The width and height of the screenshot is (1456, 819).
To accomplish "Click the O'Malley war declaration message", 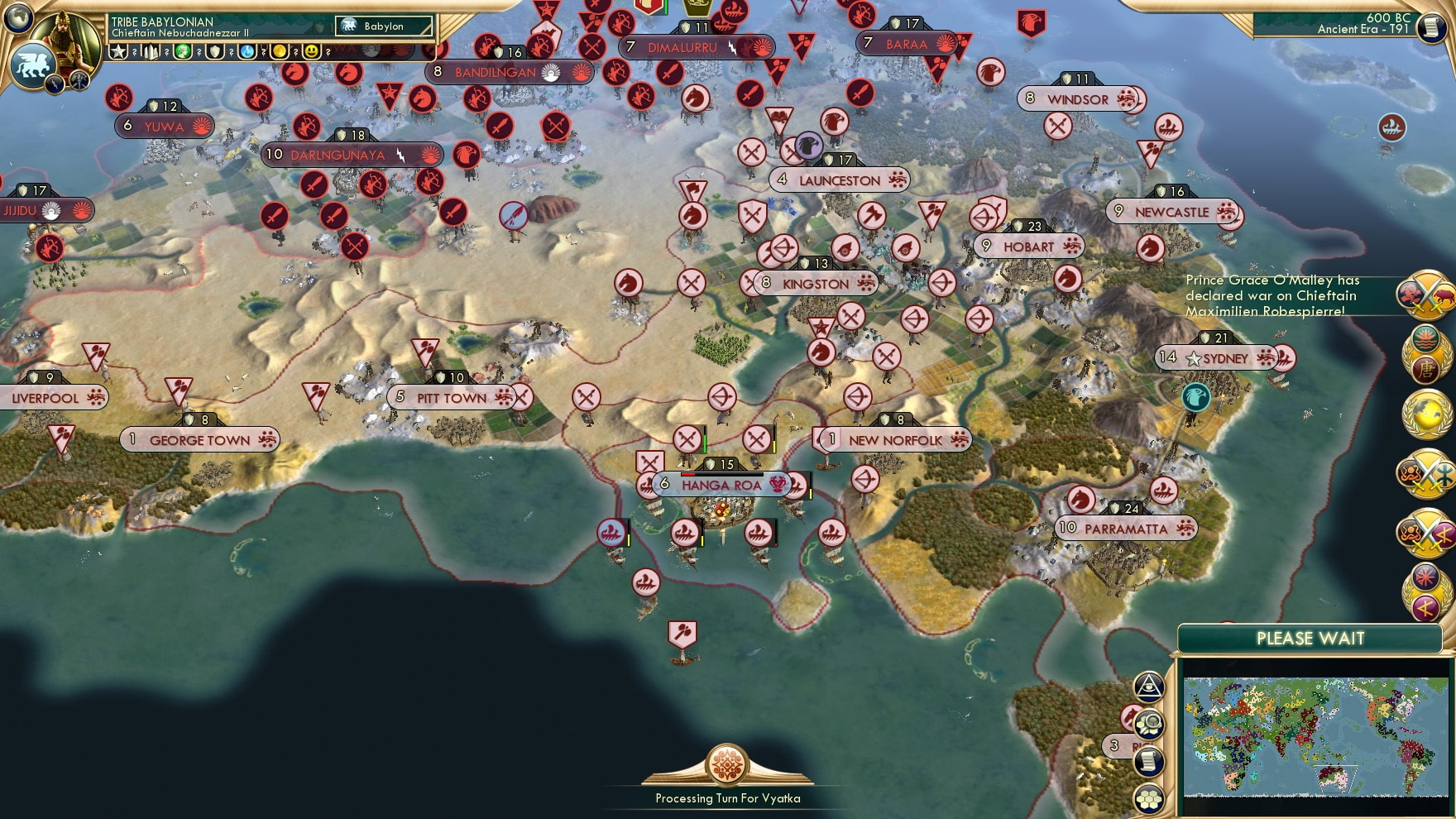I will point(1275,295).
